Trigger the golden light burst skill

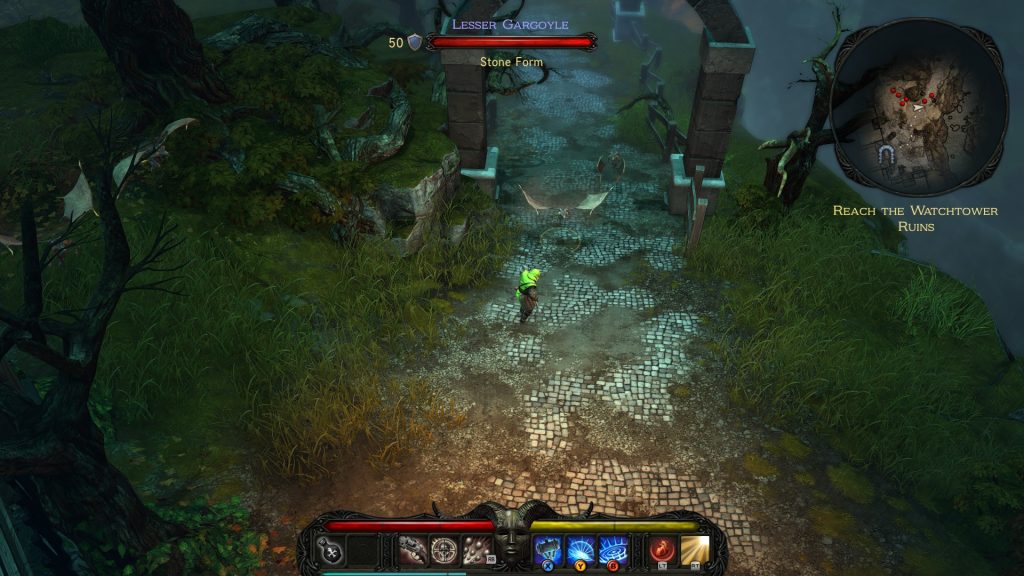coord(694,549)
